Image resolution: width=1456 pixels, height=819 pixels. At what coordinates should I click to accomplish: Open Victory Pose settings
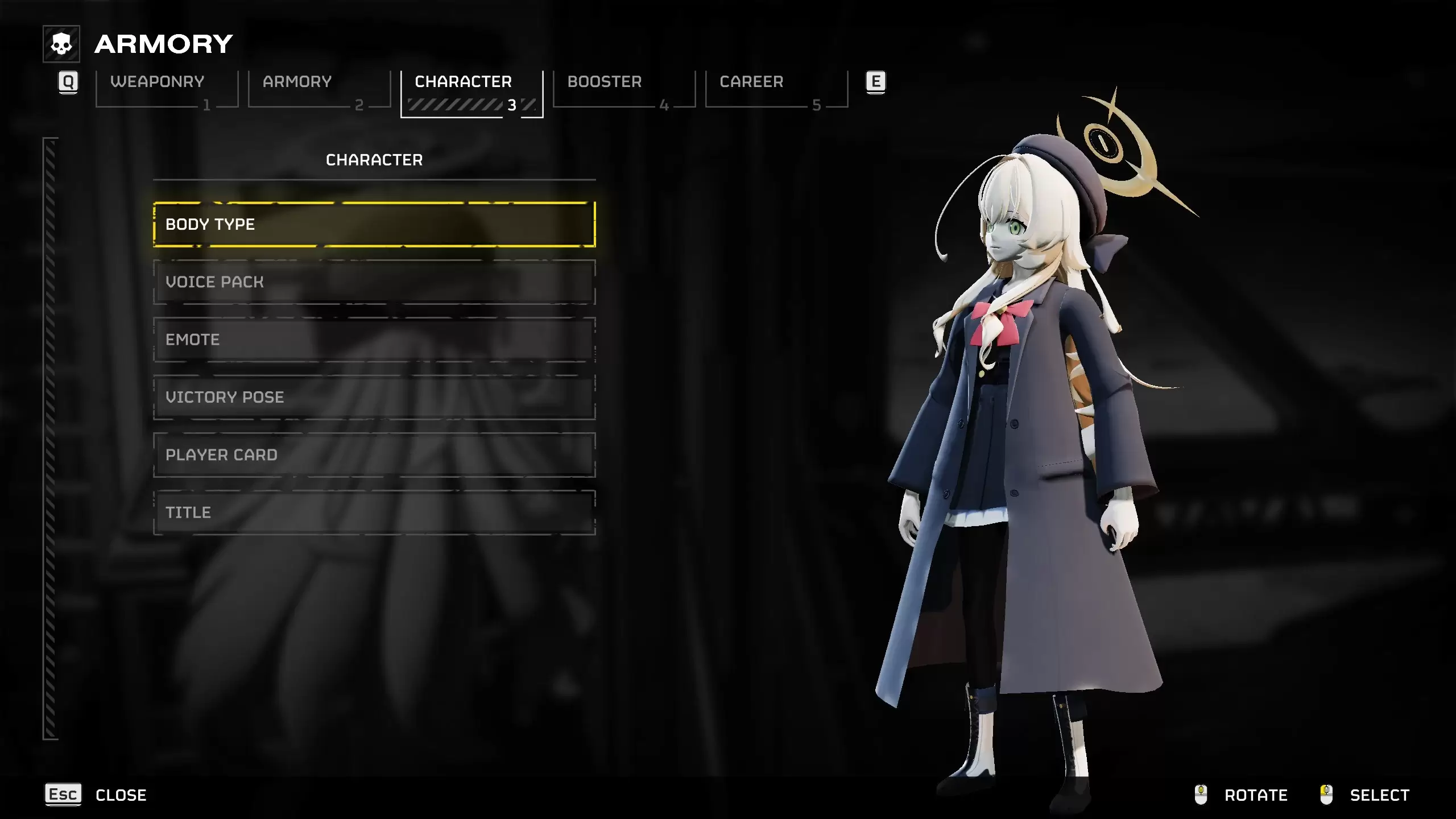tap(374, 397)
